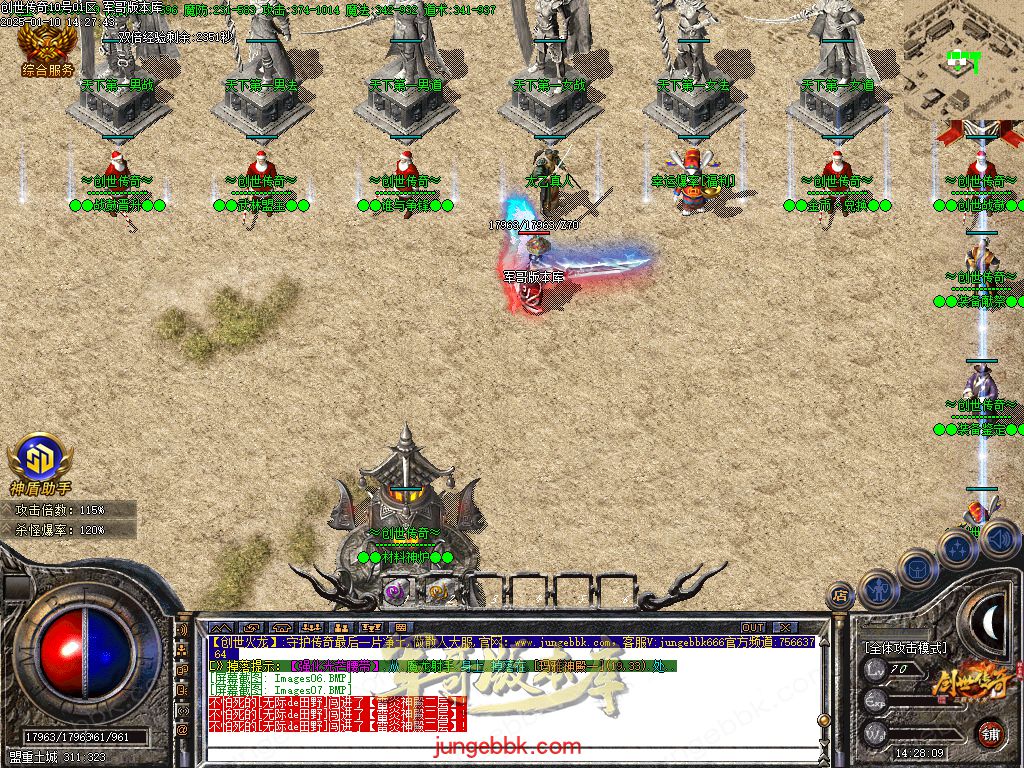Open the 综合服务 menu icon
Image resolution: width=1024 pixels, height=768 pixels.
pos(47,51)
